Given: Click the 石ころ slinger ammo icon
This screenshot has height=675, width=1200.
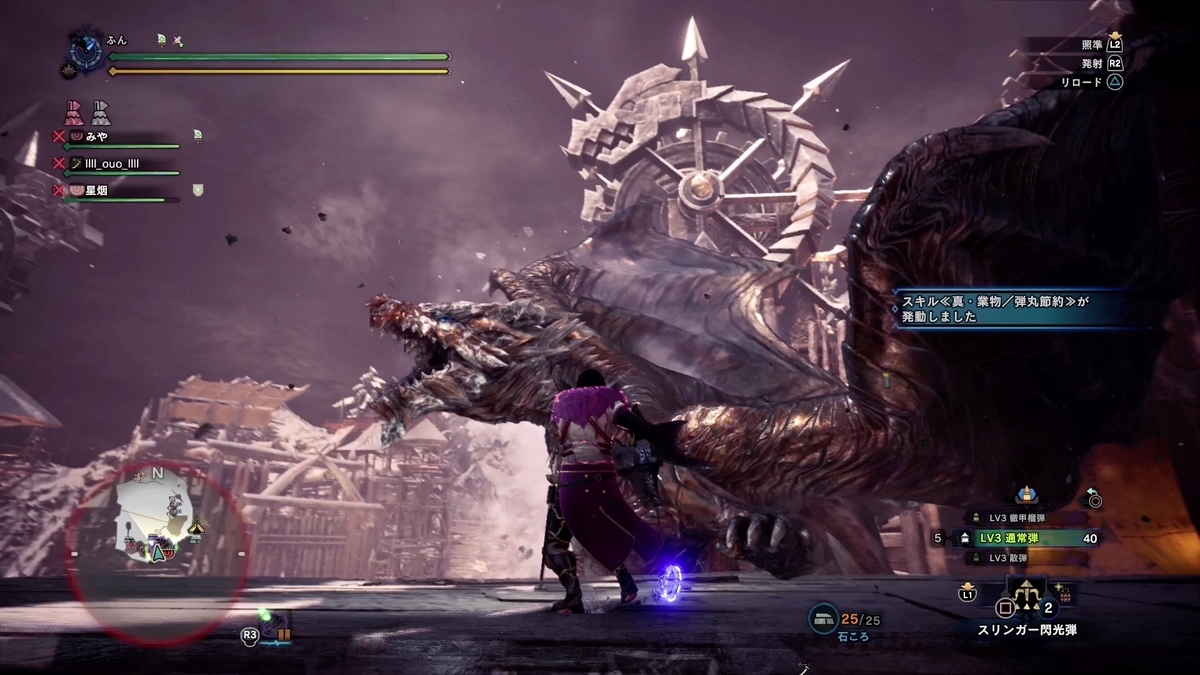Looking at the screenshot, I should (x=824, y=619).
